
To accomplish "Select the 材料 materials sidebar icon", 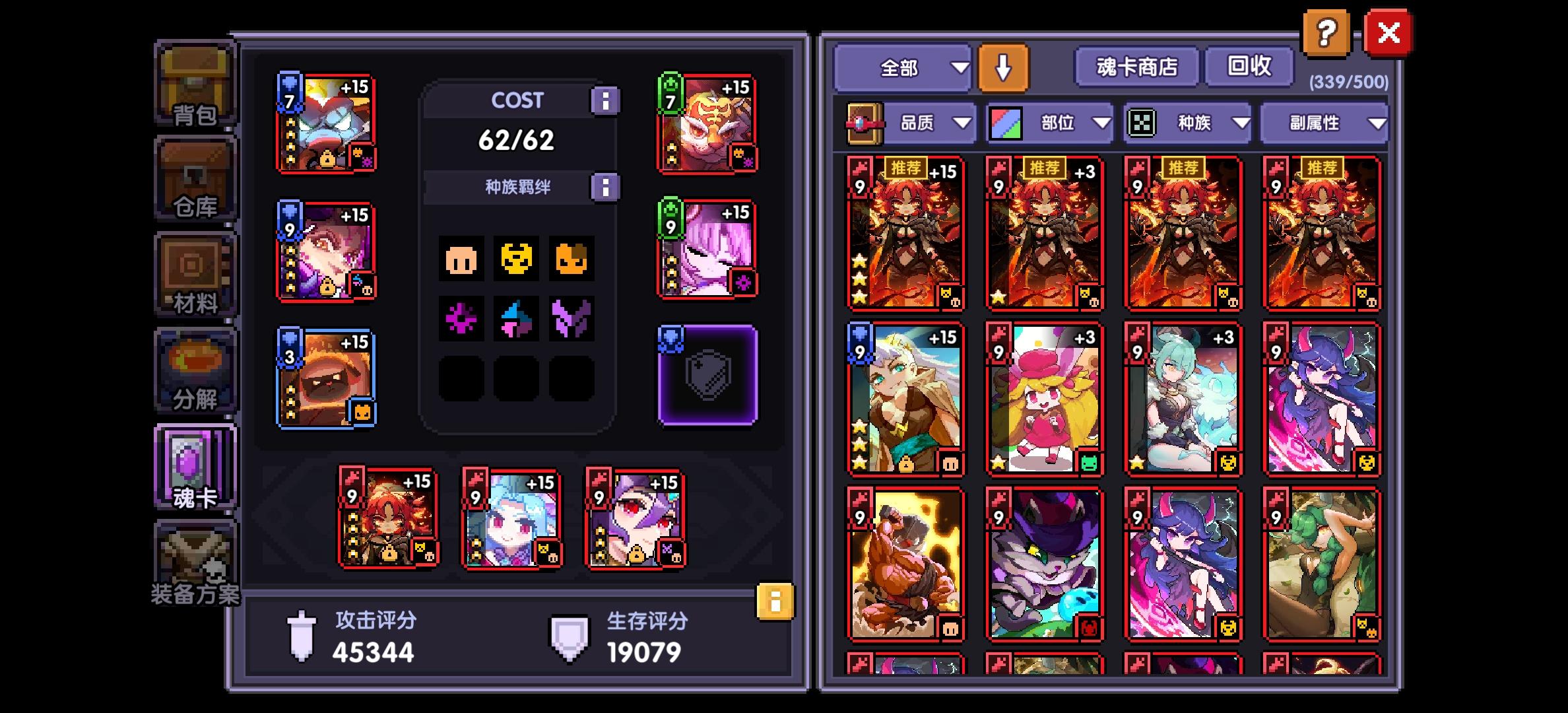I will pos(193,271).
